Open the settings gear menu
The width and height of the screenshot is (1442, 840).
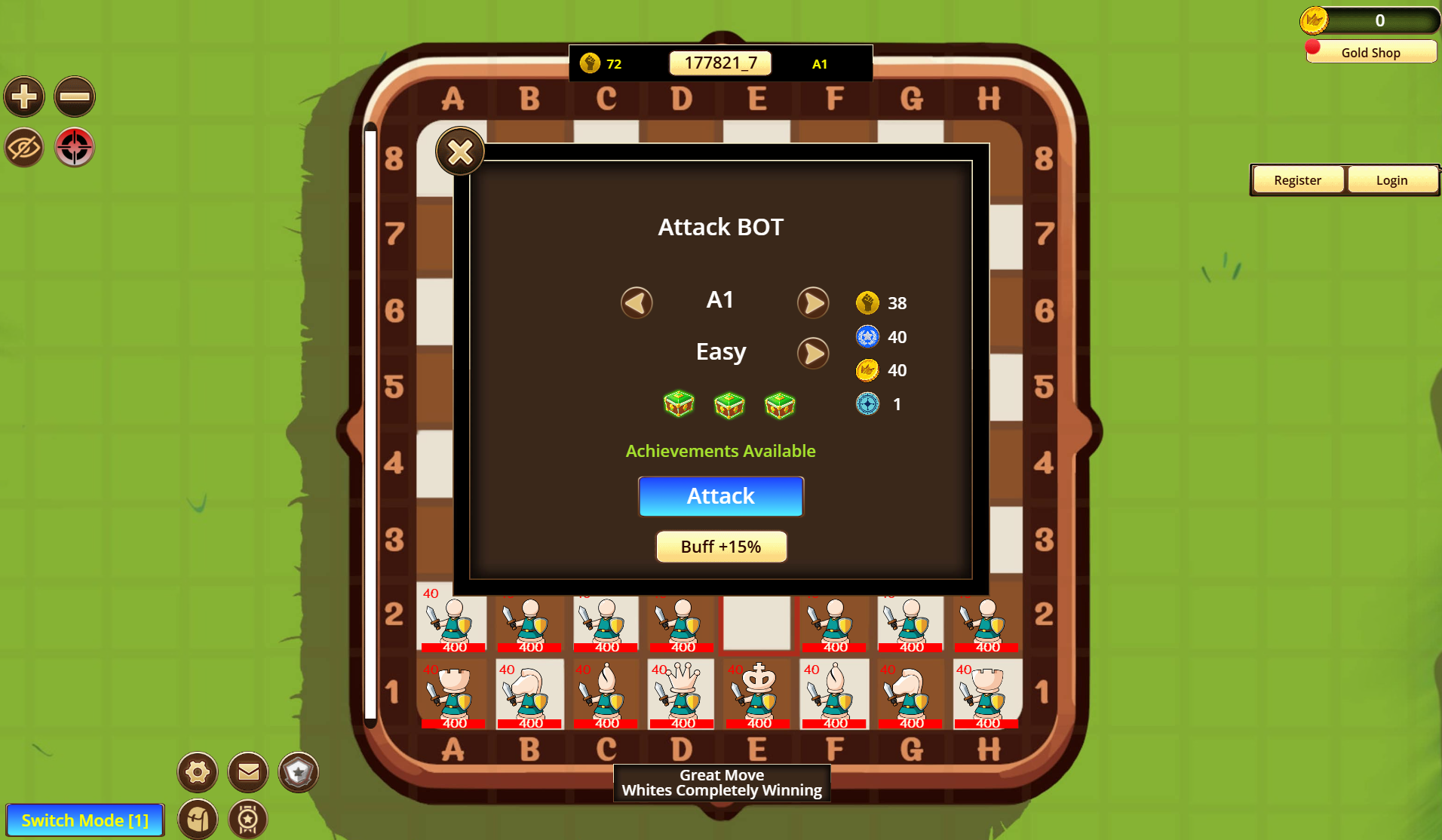point(197,772)
